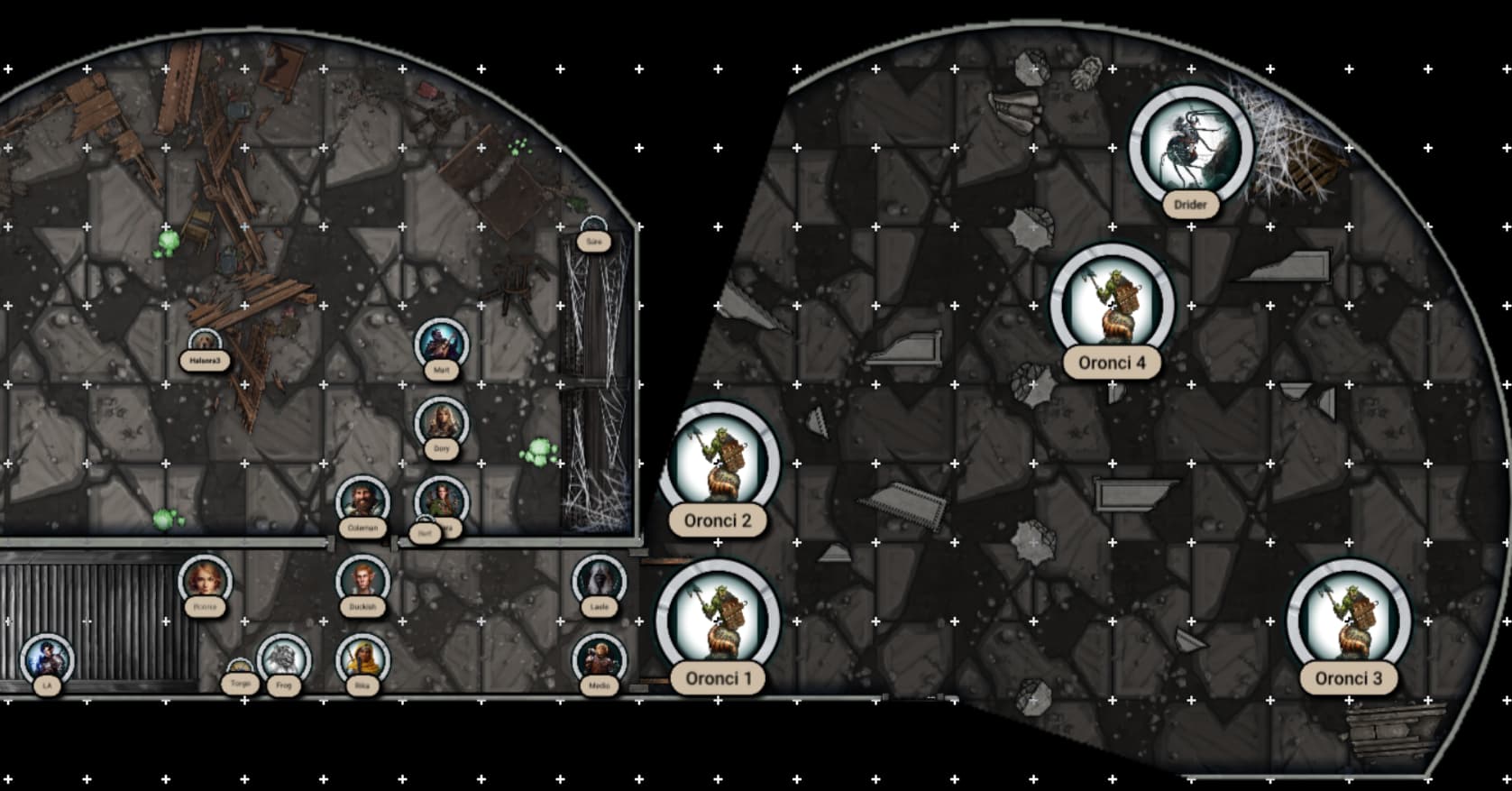Select the Halsora3 dog token

pyautogui.click(x=205, y=345)
